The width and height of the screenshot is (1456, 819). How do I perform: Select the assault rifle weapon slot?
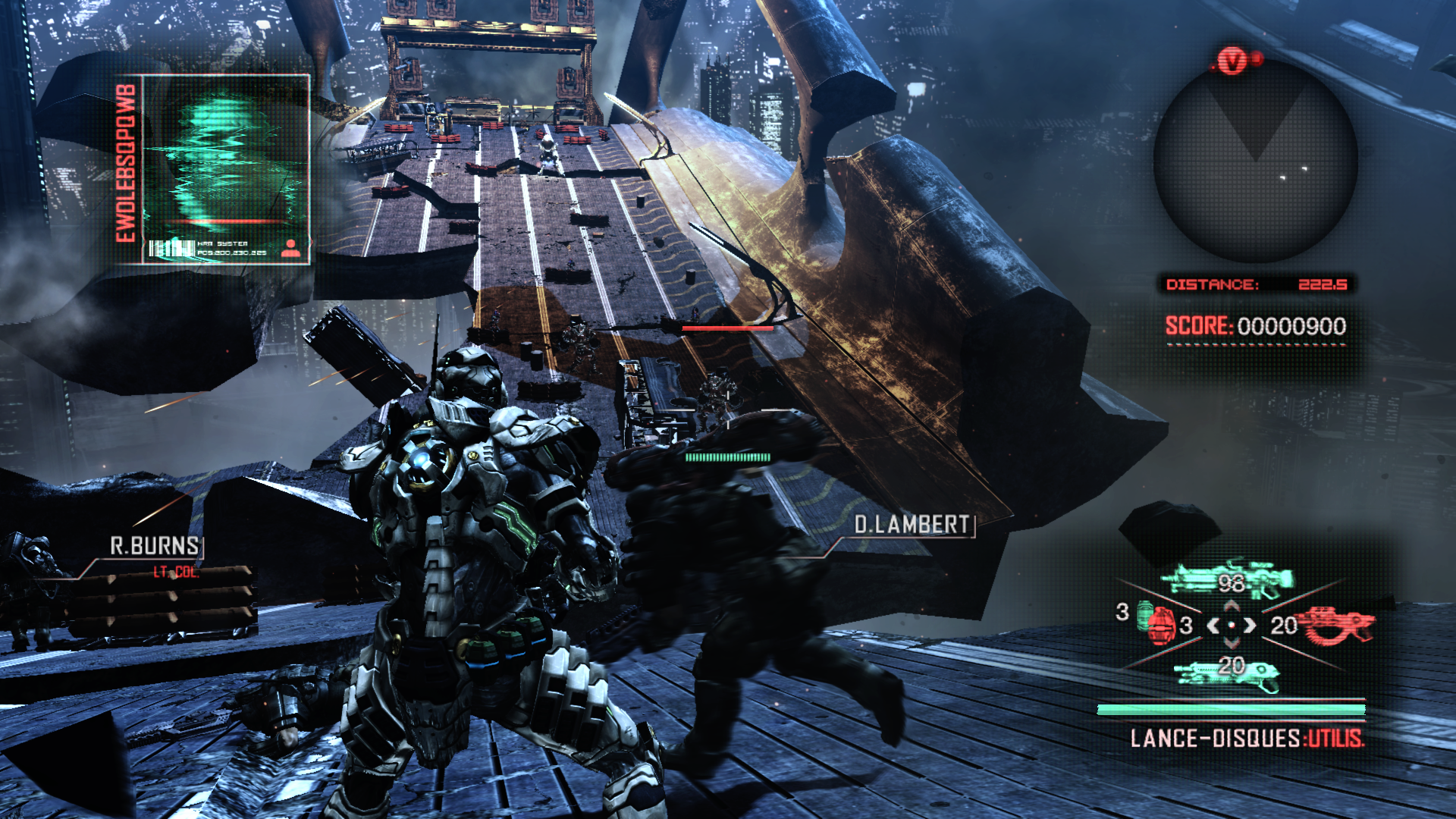pyautogui.click(x=1226, y=580)
